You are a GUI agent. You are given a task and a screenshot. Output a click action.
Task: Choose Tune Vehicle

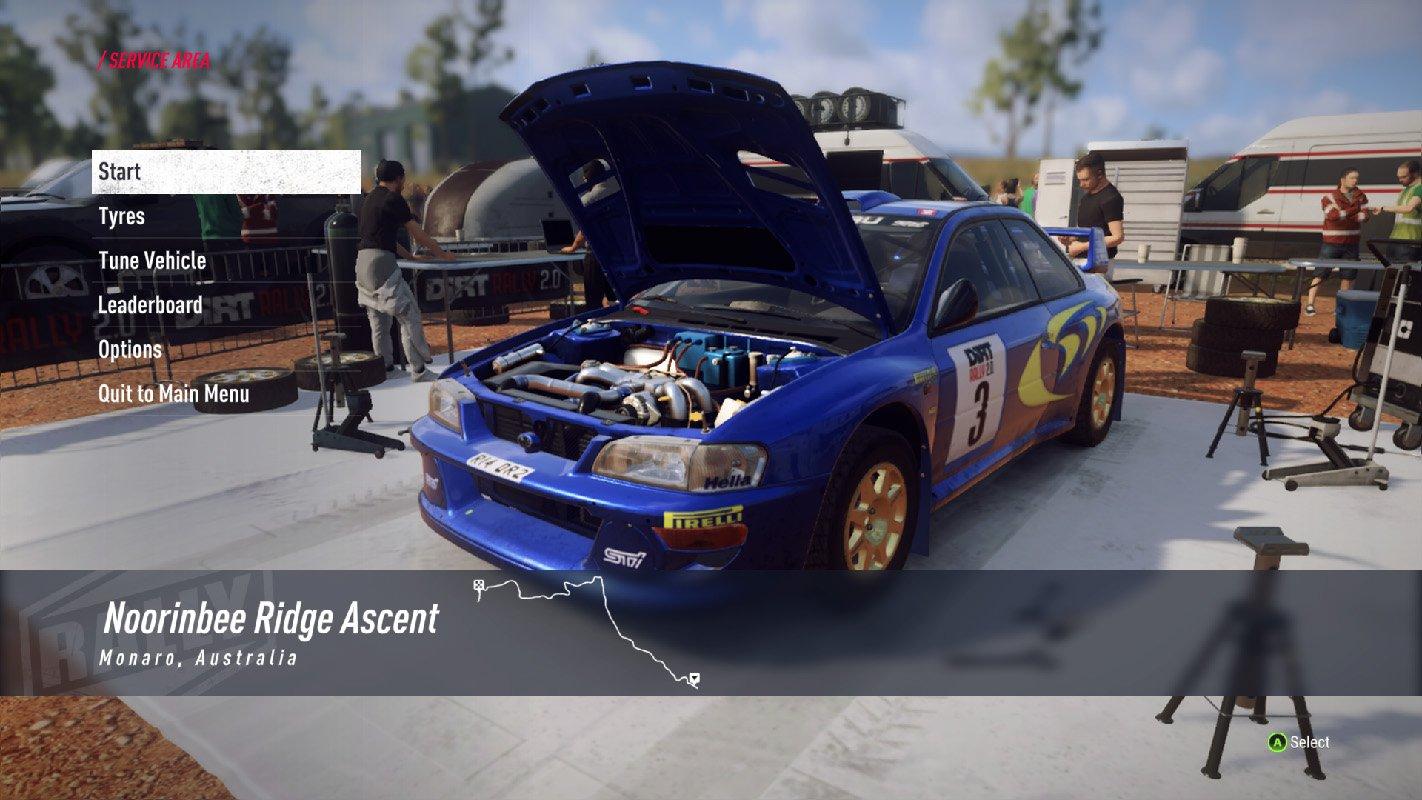[x=152, y=261]
